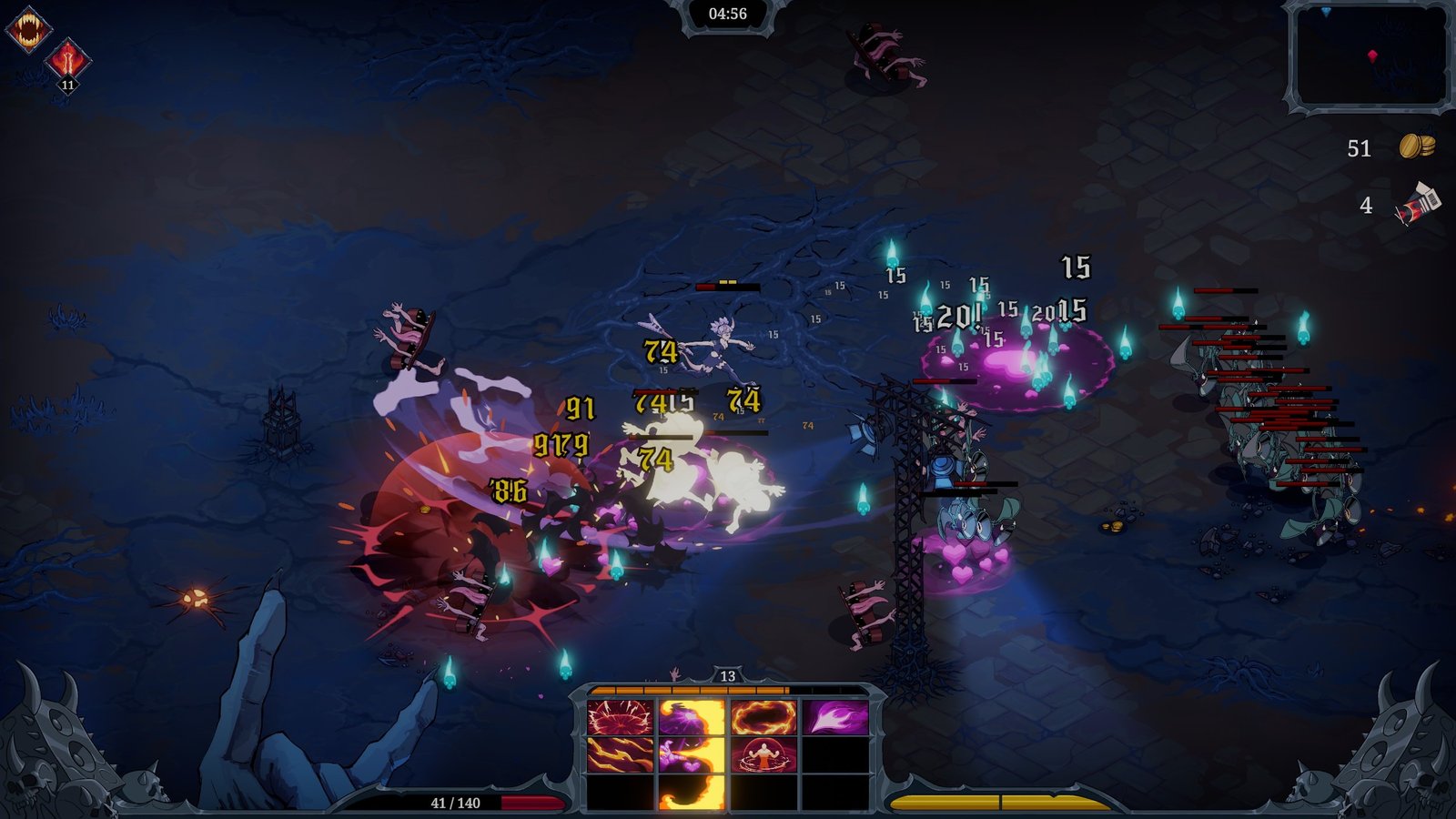Click the gold coins icon
Viewport: 1456px width, 819px height.
pyautogui.click(x=1416, y=147)
